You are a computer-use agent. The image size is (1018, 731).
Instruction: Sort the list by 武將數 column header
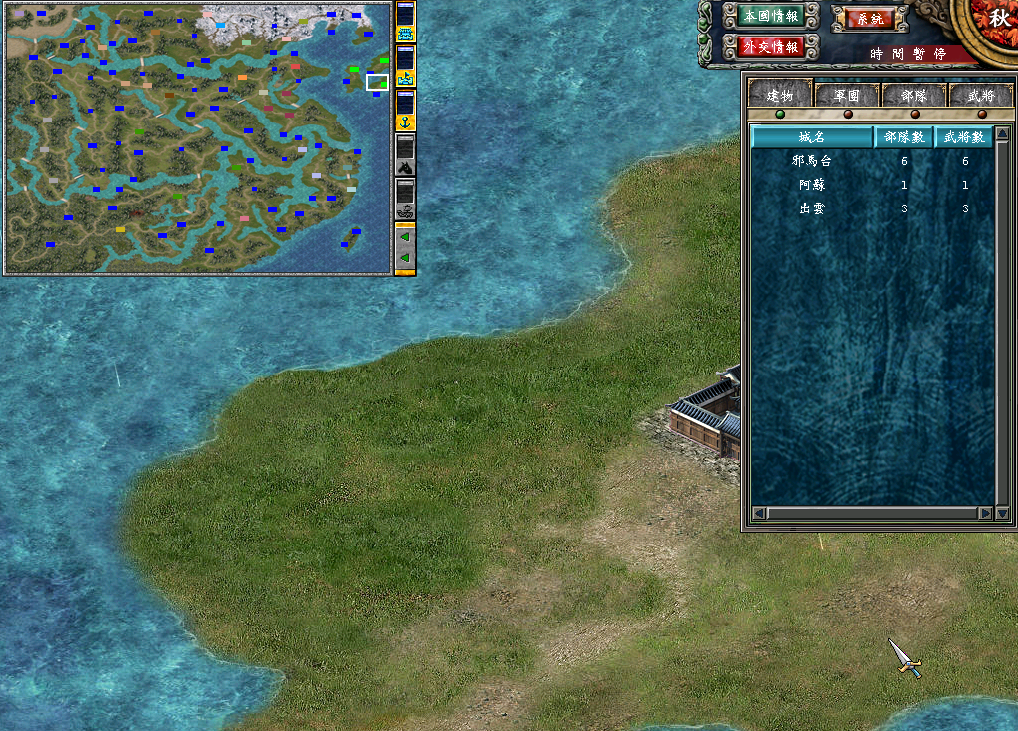963,137
